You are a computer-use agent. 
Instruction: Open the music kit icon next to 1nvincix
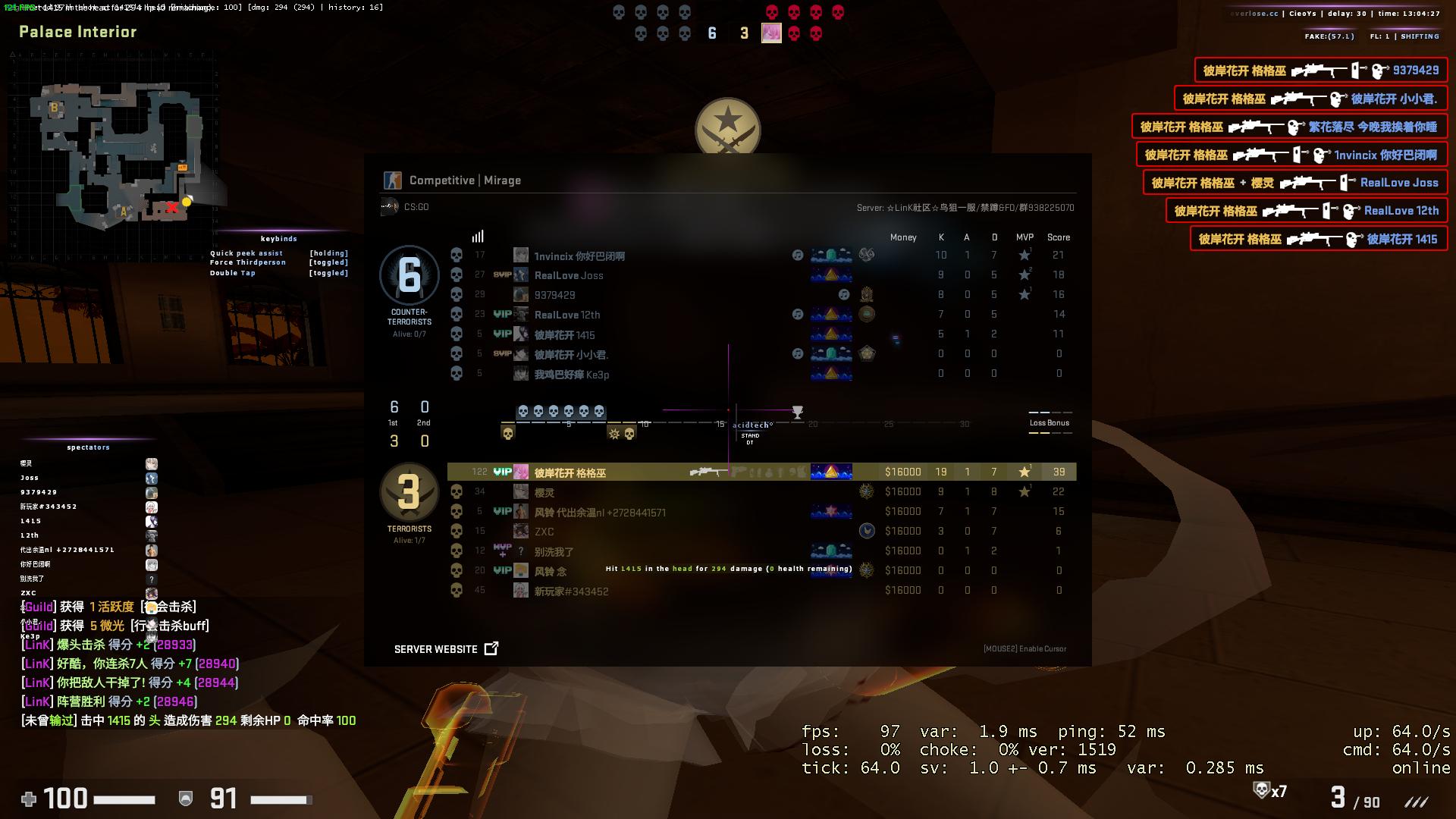(797, 256)
